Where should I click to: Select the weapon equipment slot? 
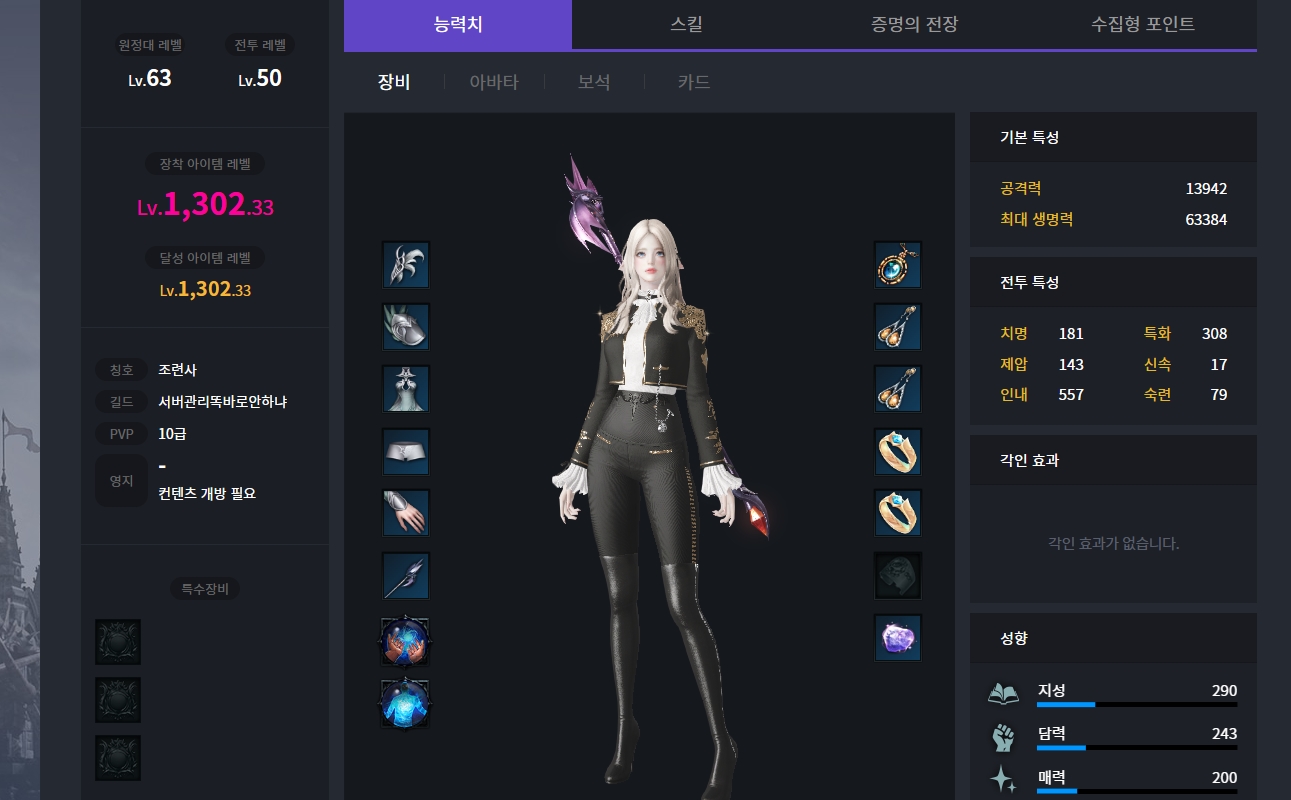point(406,576)
